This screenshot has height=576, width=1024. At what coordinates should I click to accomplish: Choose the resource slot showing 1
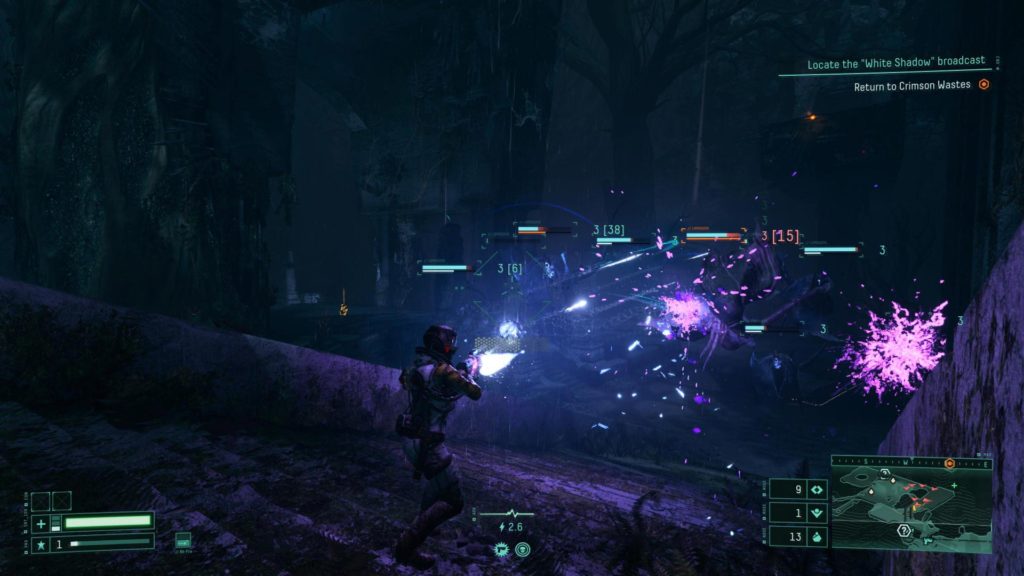[800, 513]
